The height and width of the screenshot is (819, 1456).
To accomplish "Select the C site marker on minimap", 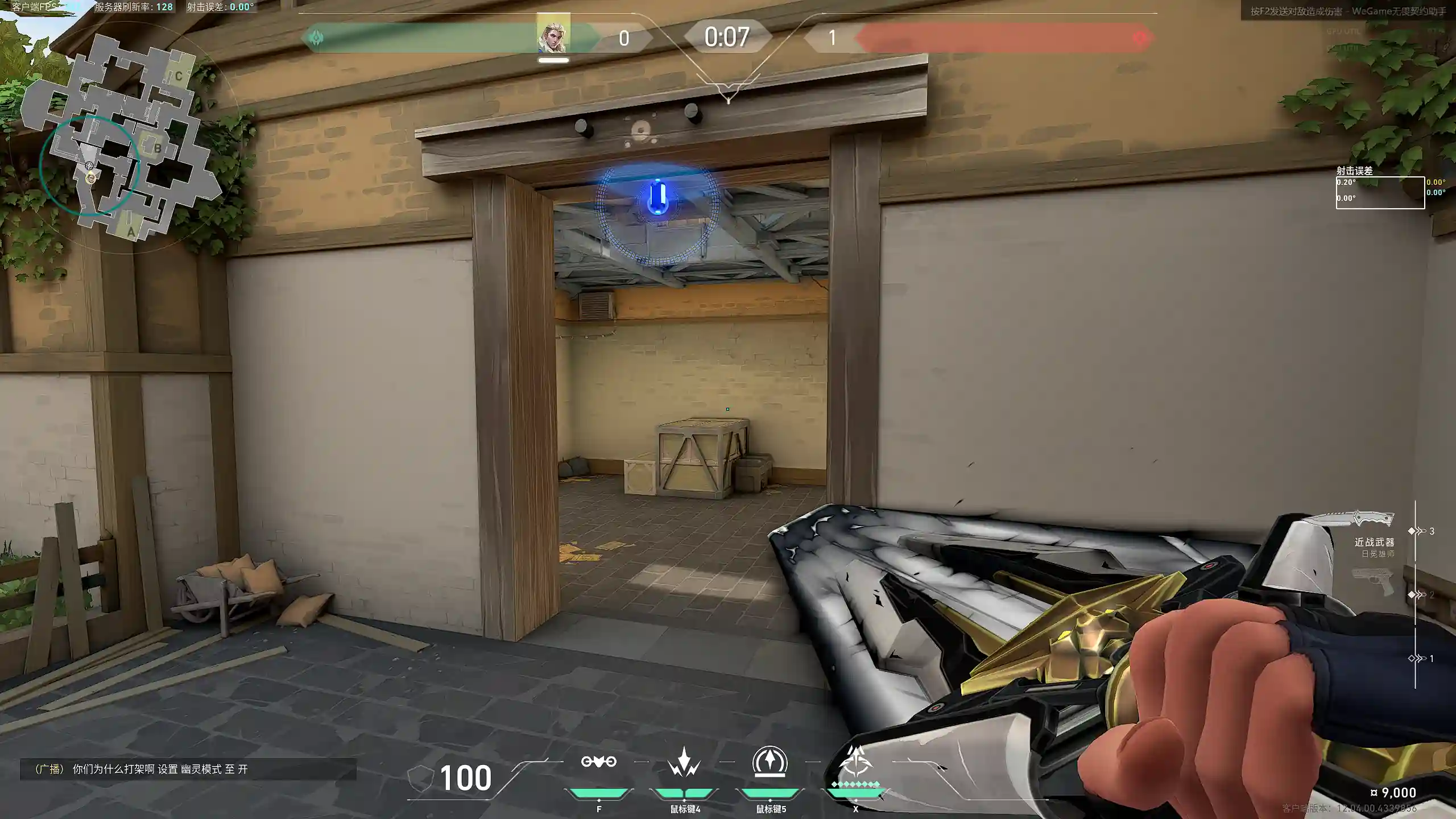I will pos(179,76).
